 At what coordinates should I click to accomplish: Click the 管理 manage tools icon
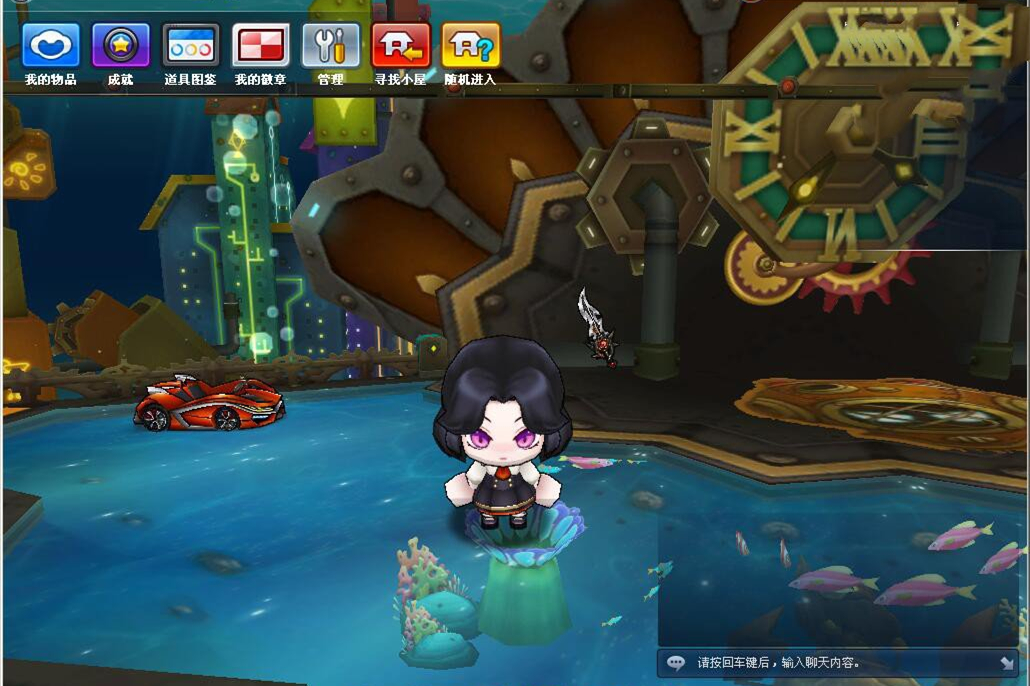[x=330, y=46]
